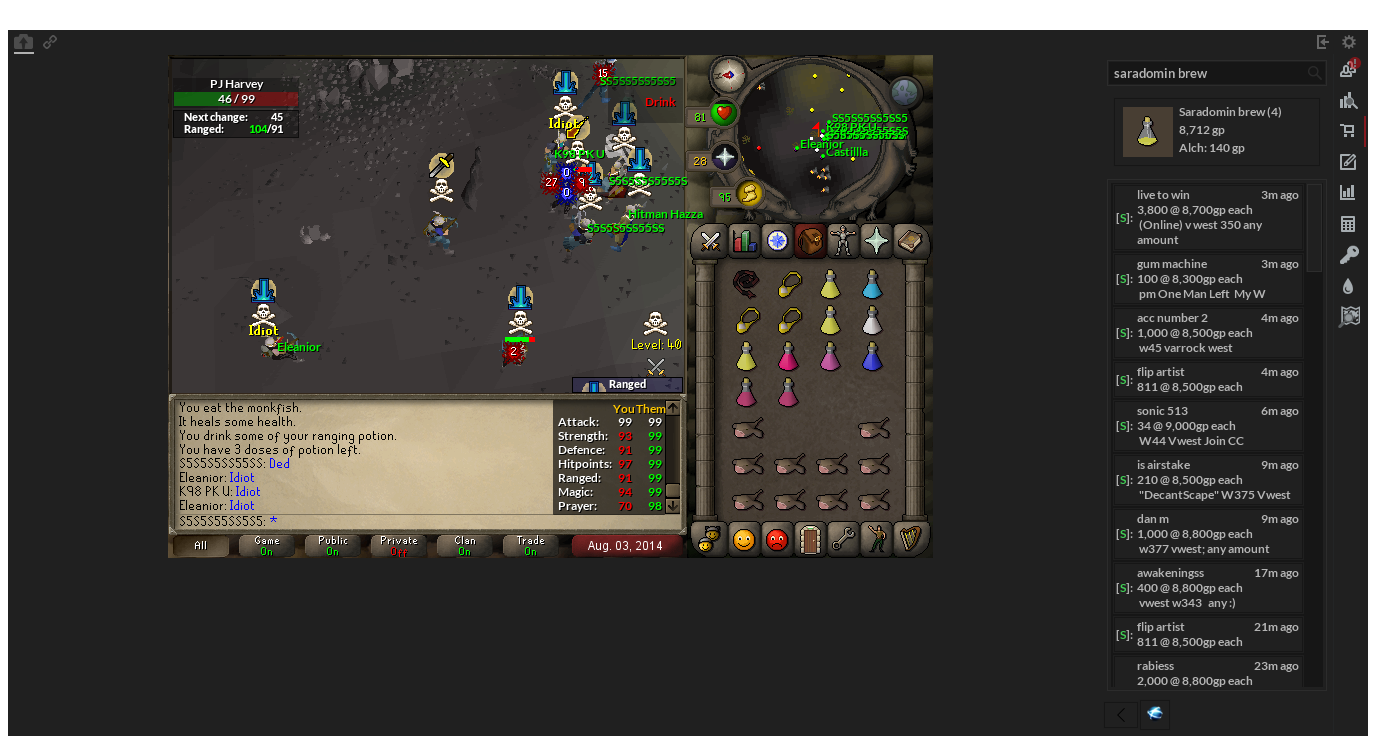This screenshot has width=1376, height=744.
Task: Collapse the sidebar with the left chevron
Action: 1119,715
